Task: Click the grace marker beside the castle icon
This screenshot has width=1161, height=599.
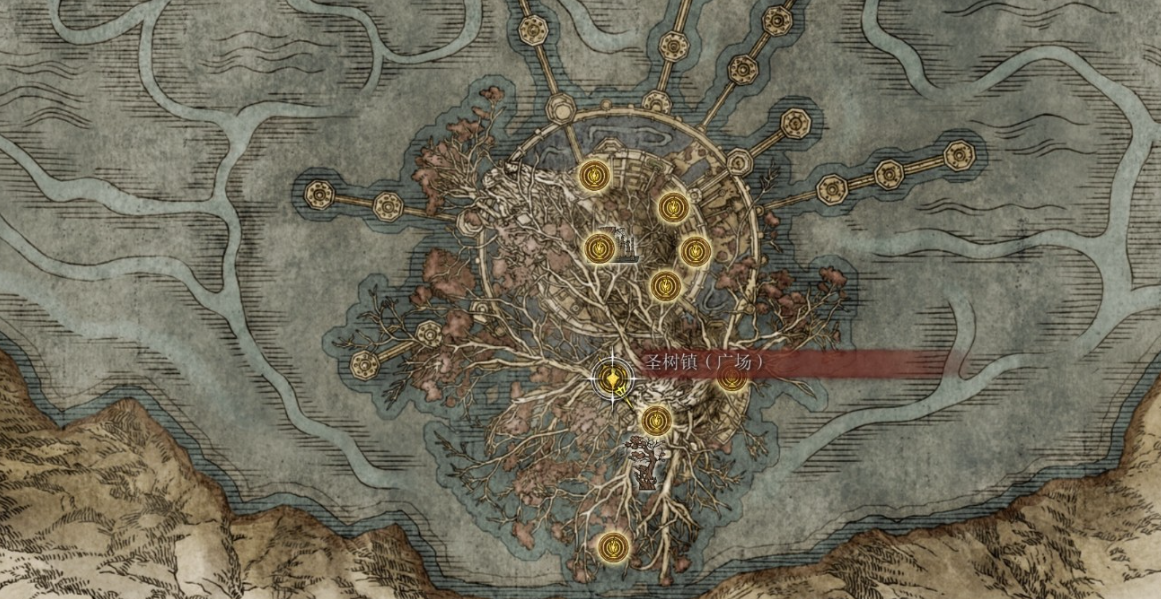Action: tap(599, 247)
